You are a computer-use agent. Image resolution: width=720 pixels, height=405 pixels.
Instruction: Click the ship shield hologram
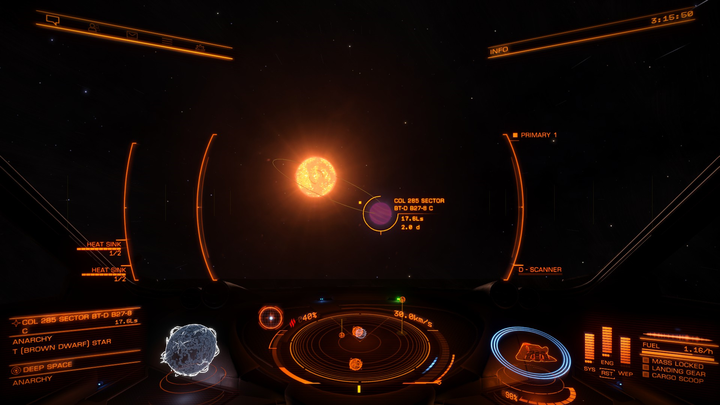[529, 352]
